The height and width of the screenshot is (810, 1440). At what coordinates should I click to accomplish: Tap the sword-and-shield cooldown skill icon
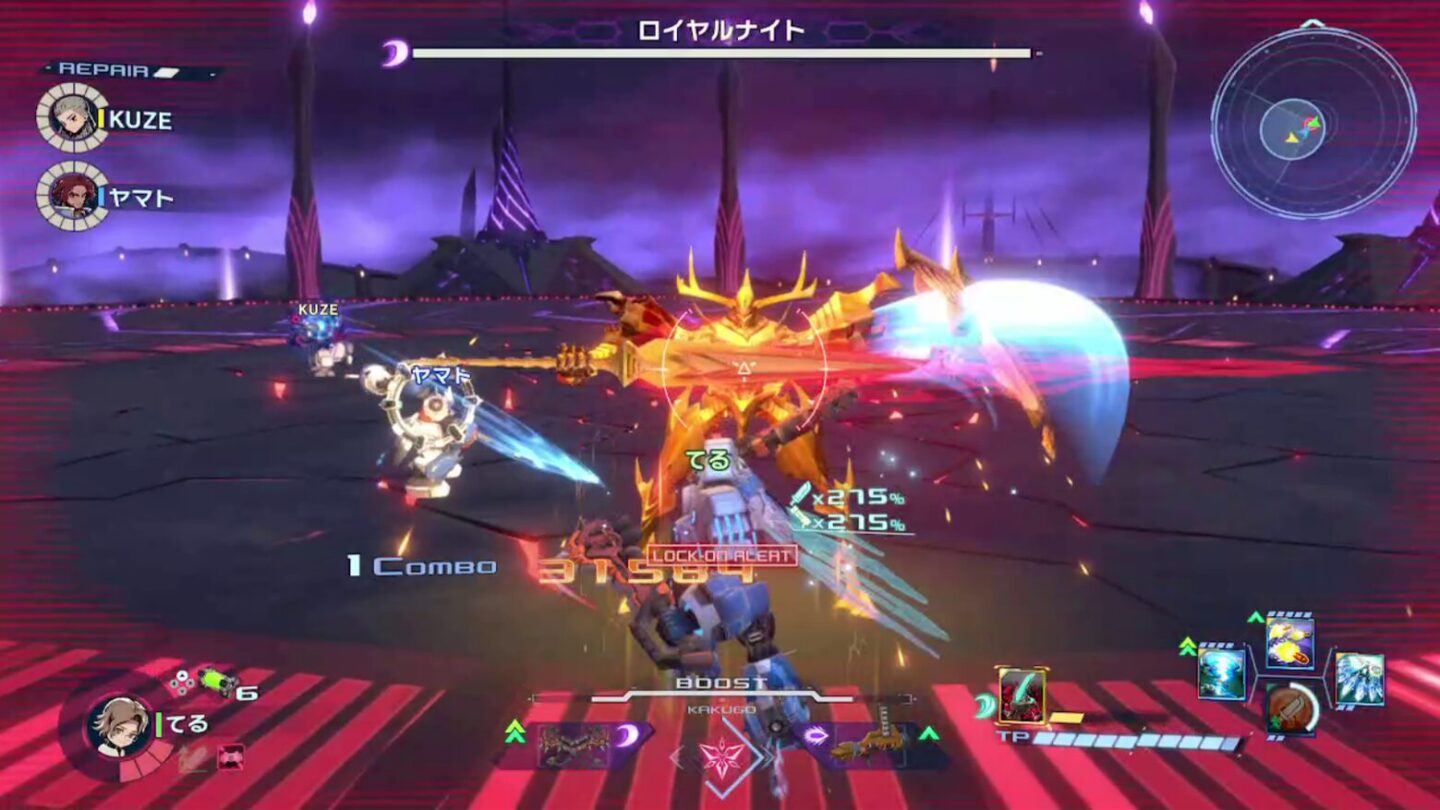[x=1291, y=711]
